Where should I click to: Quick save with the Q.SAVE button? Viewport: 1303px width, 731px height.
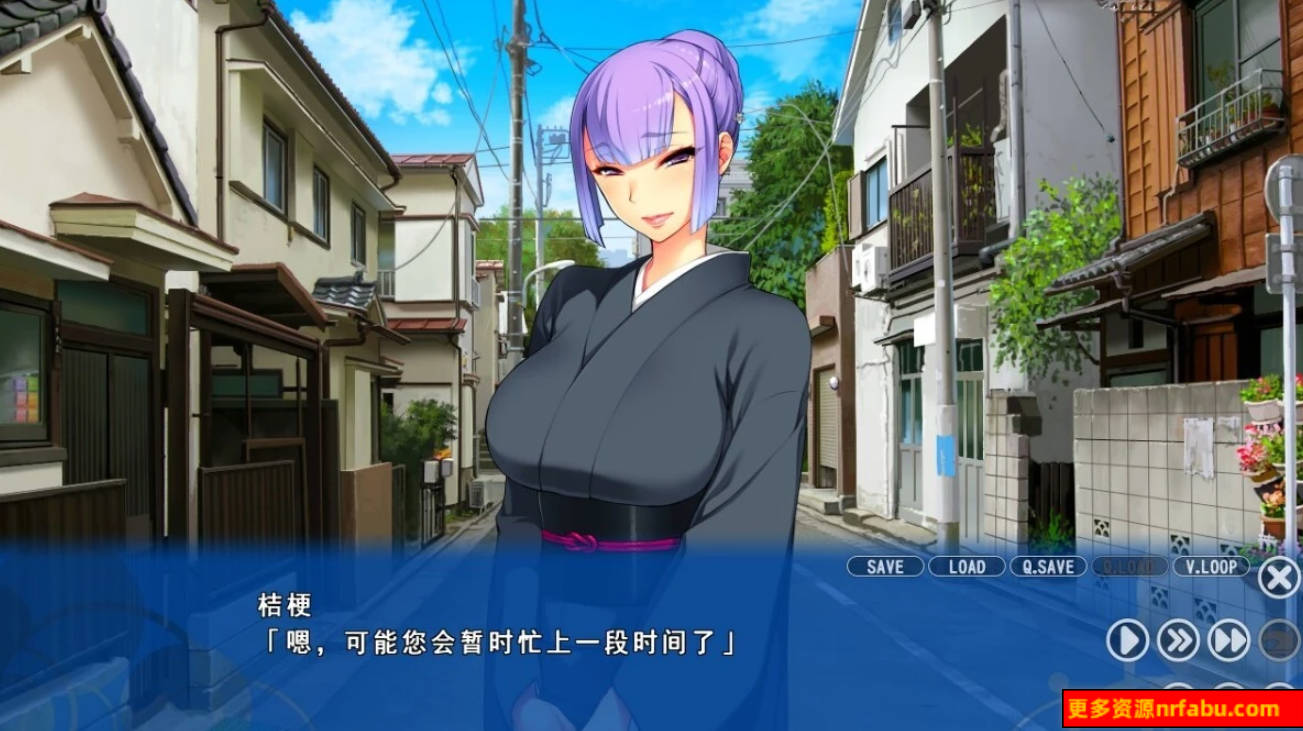[x=1047, y=567]
